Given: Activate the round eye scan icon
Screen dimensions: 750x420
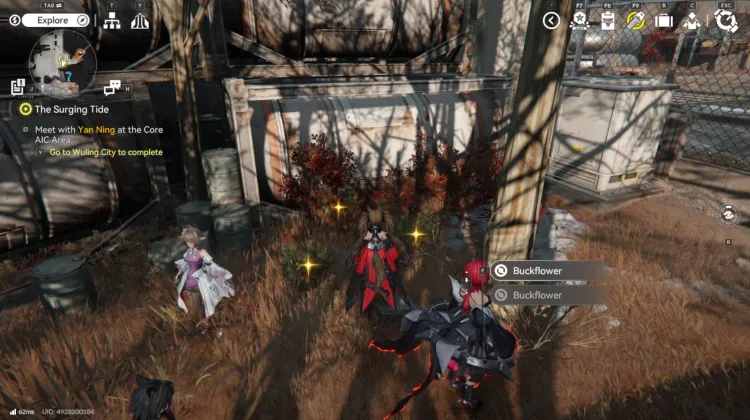Looking at the screenshot, I should point(729,214).
